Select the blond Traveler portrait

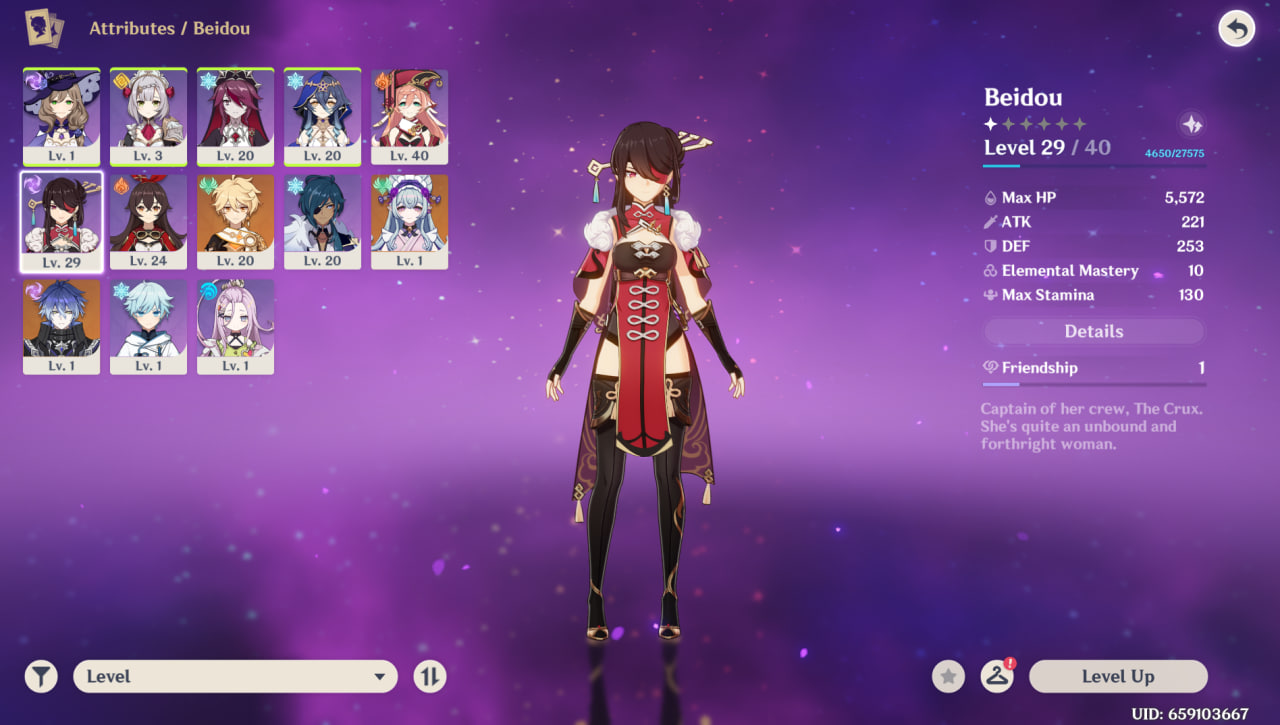point(235,221)
